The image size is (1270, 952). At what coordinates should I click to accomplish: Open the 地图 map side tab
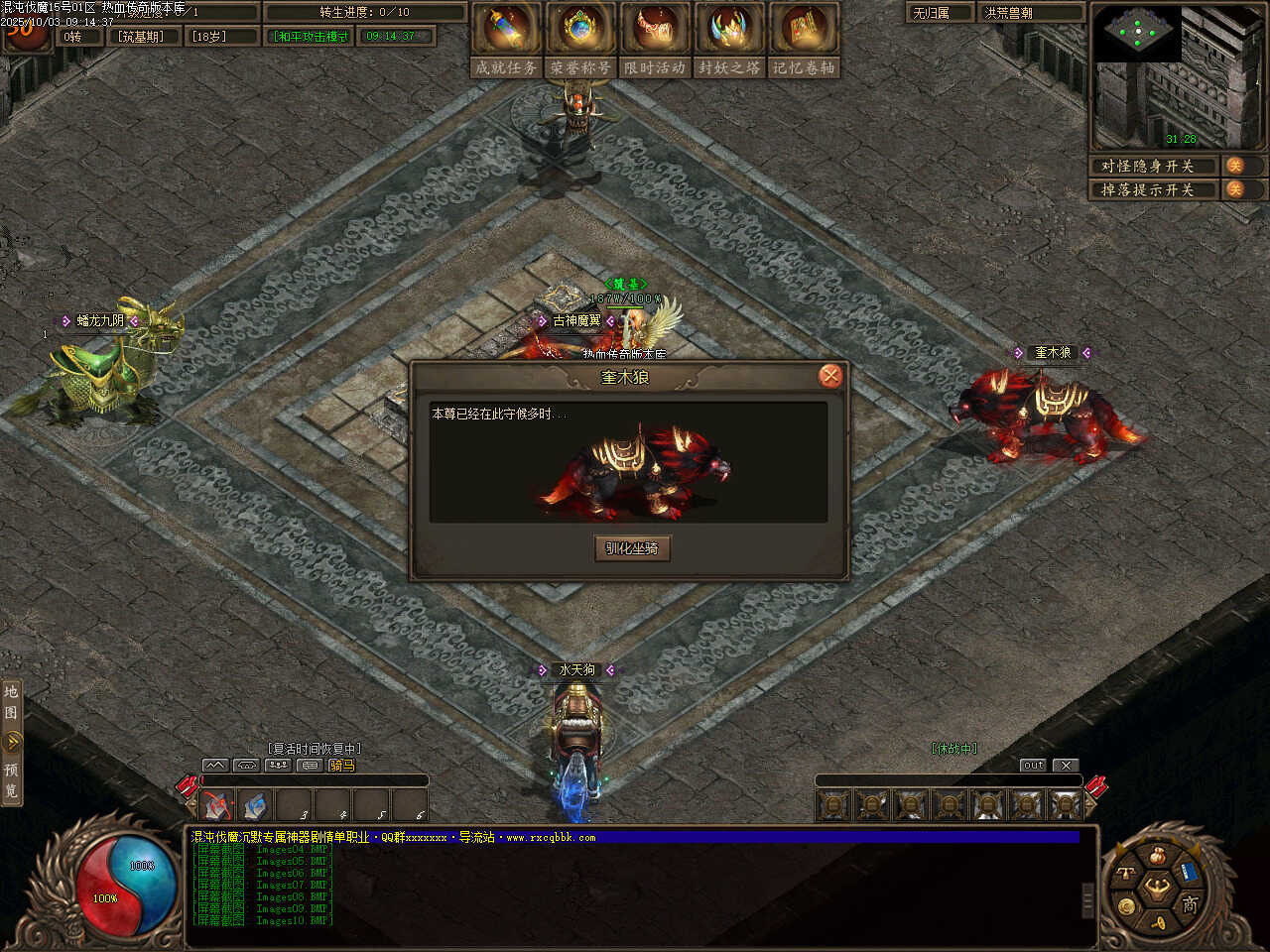[11, 702]
